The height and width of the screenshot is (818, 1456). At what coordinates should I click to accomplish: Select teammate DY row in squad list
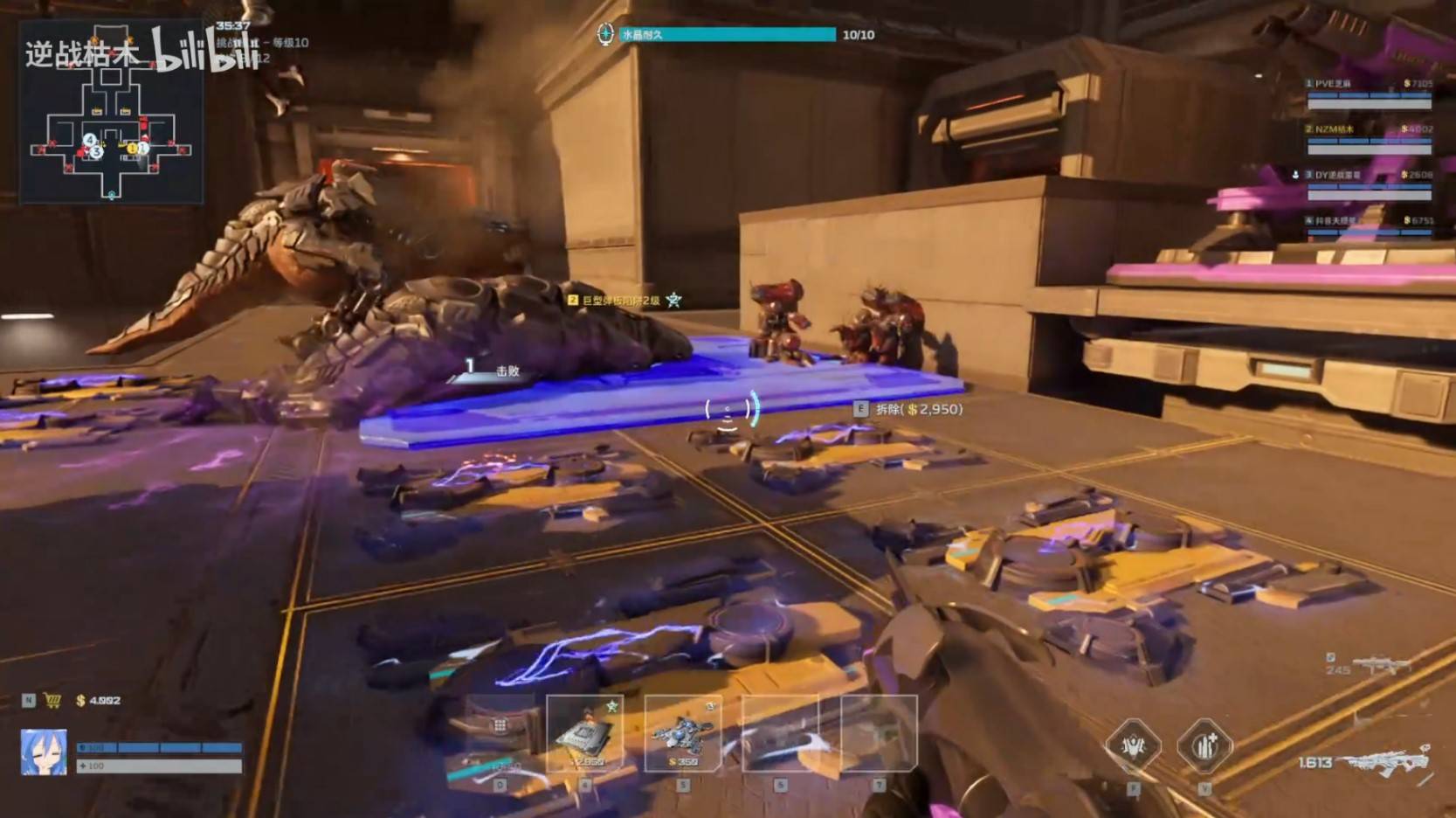coord(1369,184)
